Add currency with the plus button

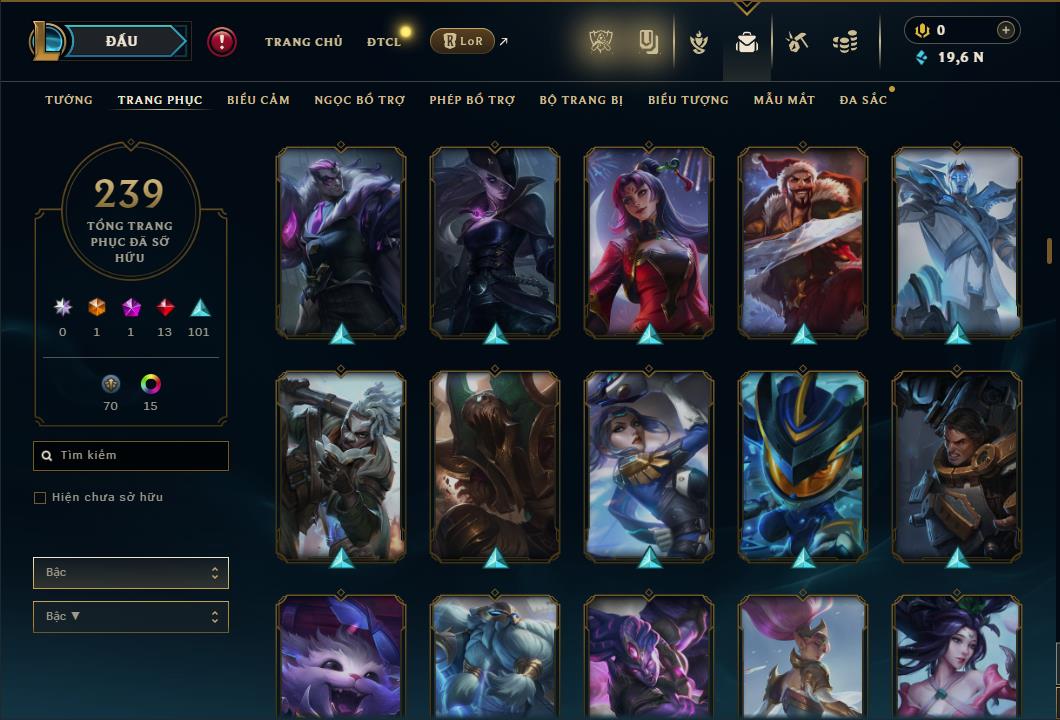click(x=1006, y=30)
